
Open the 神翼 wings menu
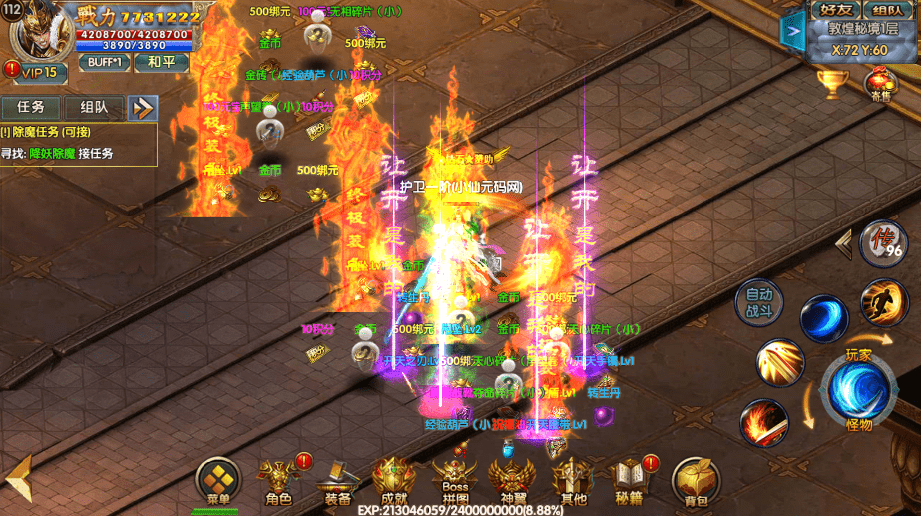point(511,482)
